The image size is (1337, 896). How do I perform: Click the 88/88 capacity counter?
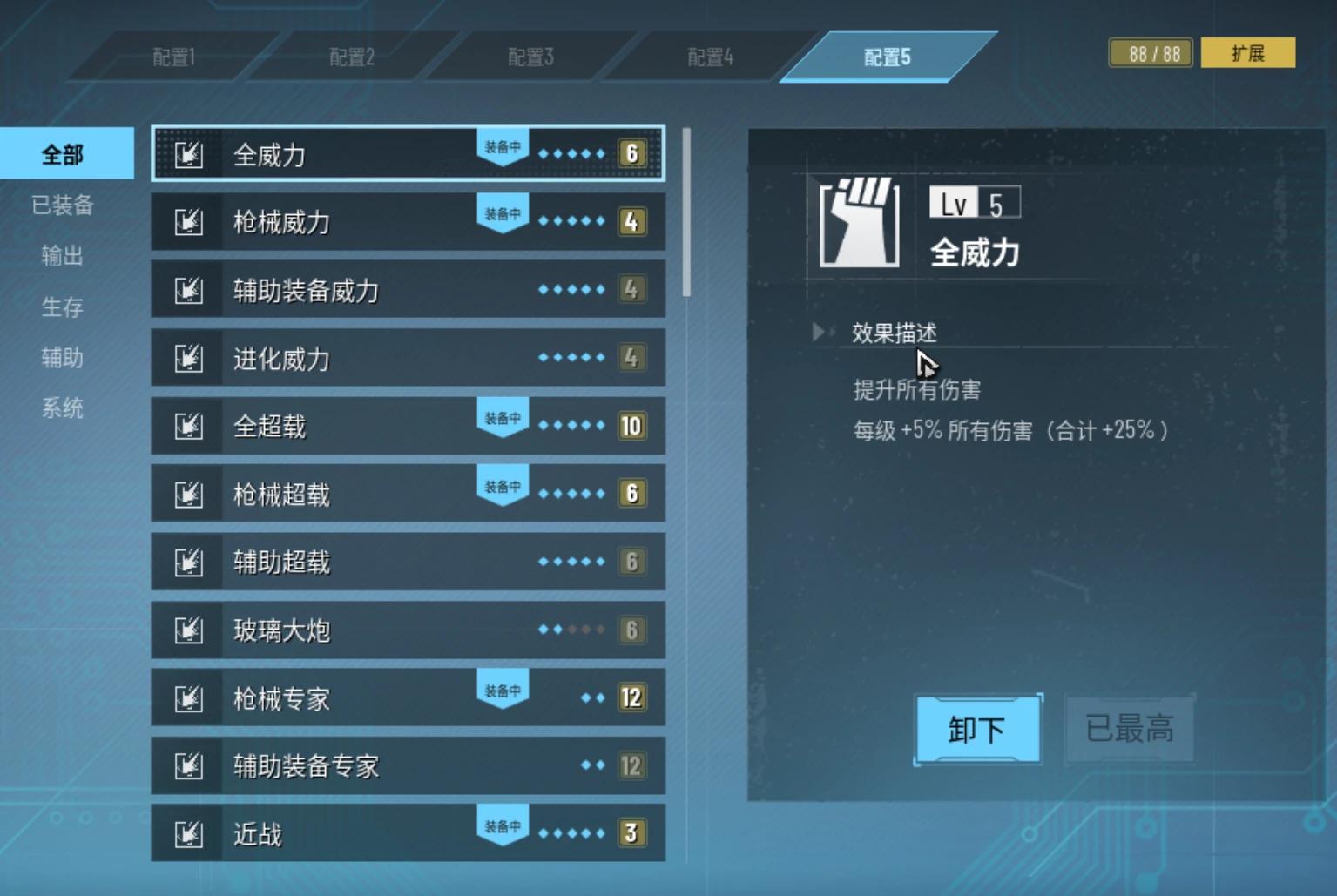click(x=1149, y=52)
